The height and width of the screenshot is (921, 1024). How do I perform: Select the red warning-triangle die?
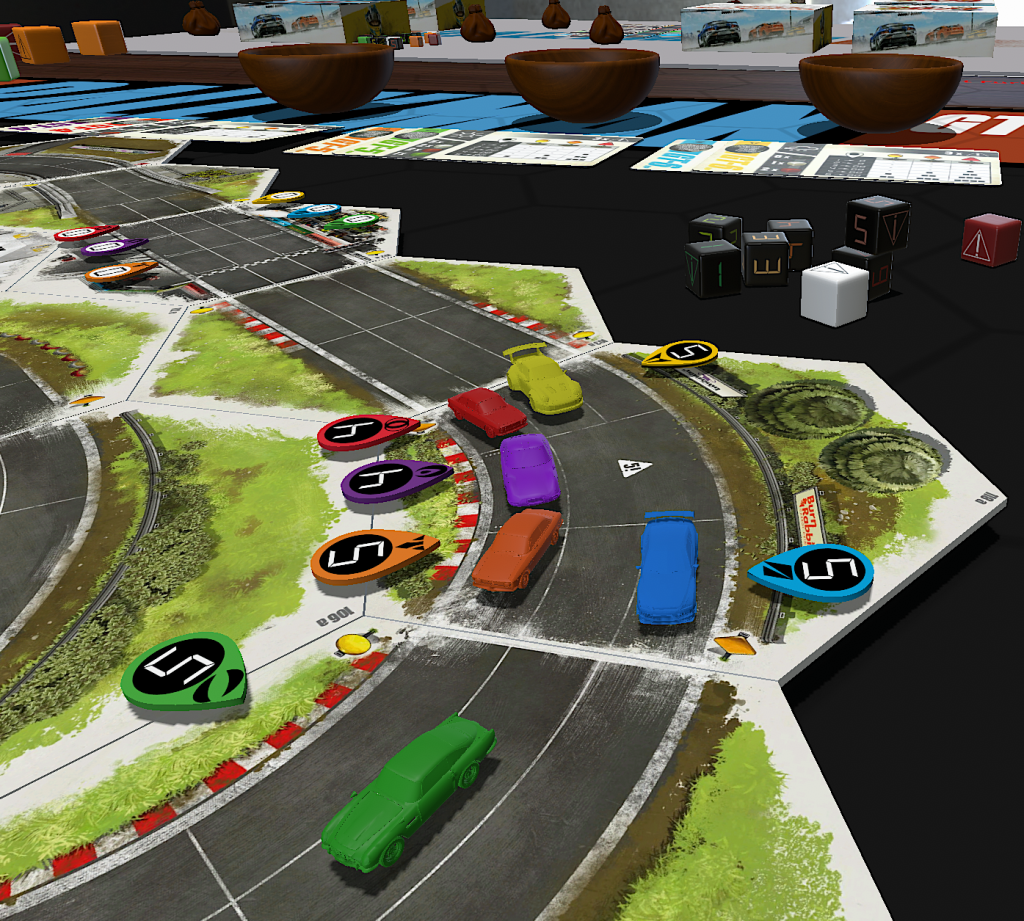[x=990, y=240]
